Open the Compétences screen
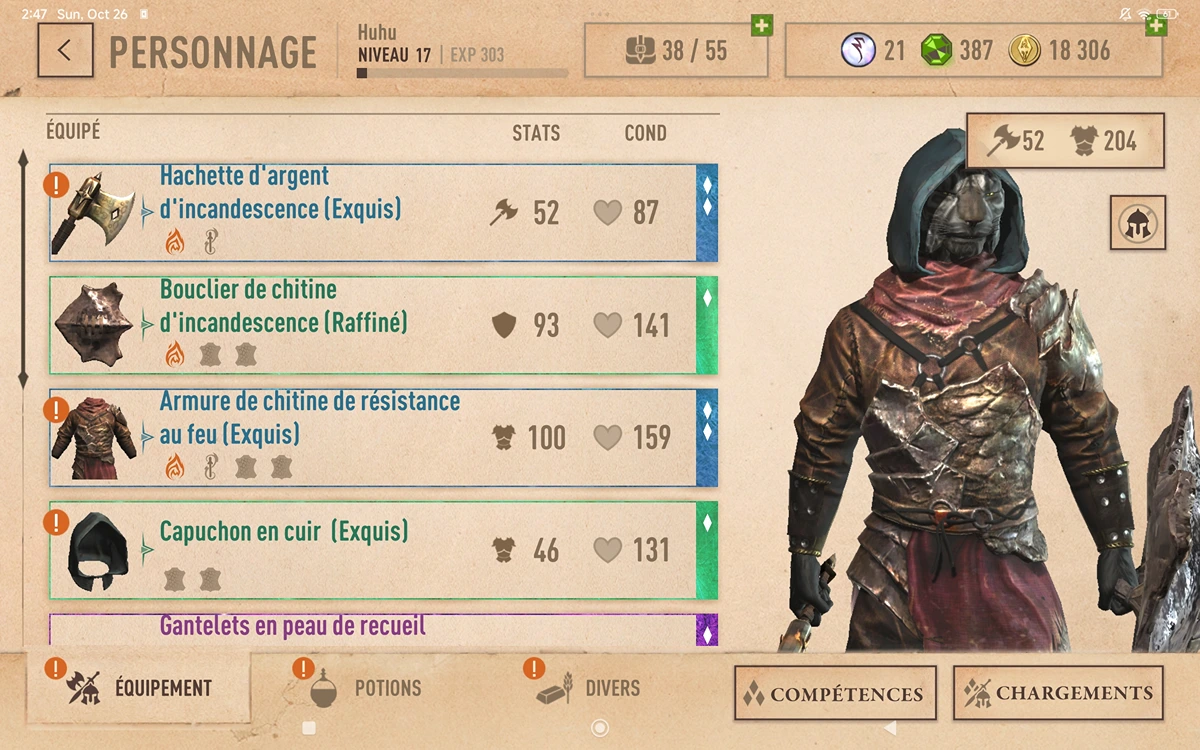Viewport: 1200px width, 750px height. 835,693
